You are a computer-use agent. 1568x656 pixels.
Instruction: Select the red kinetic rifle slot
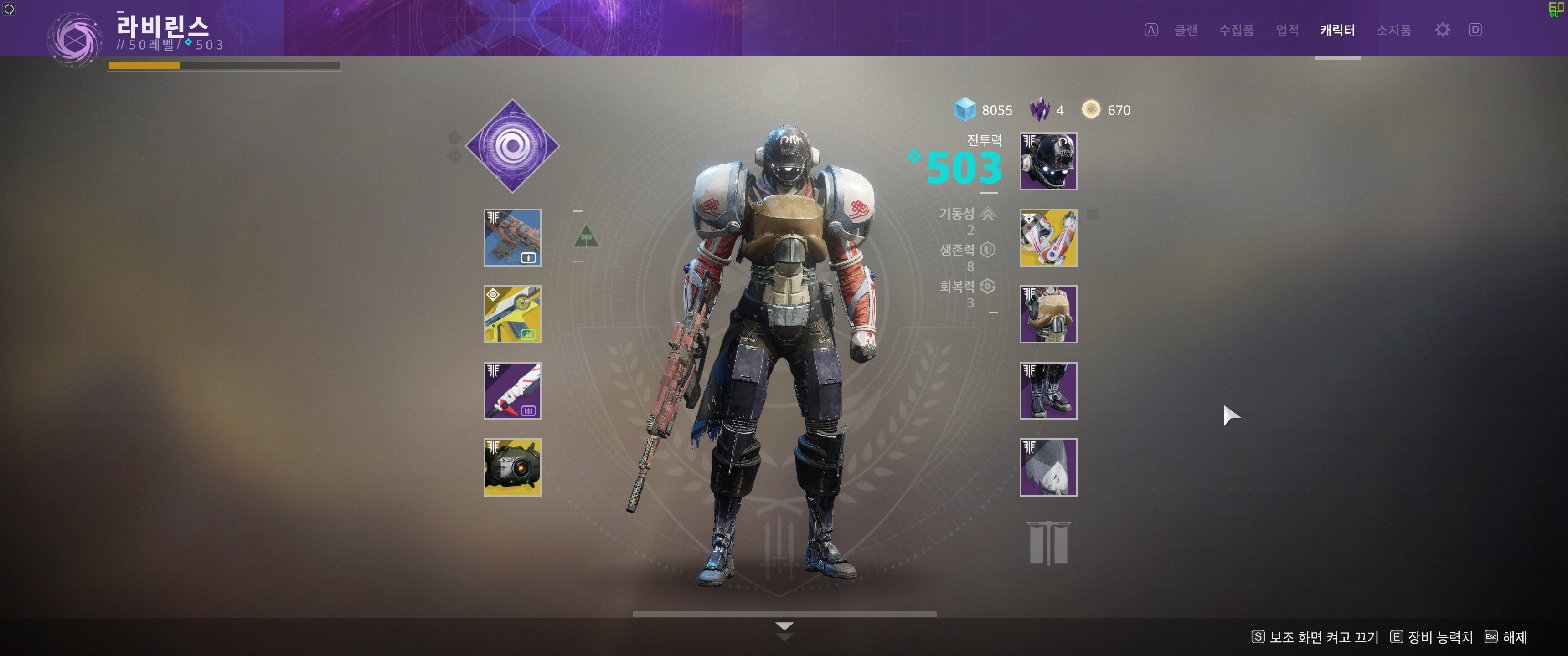[x=512, y=238]
